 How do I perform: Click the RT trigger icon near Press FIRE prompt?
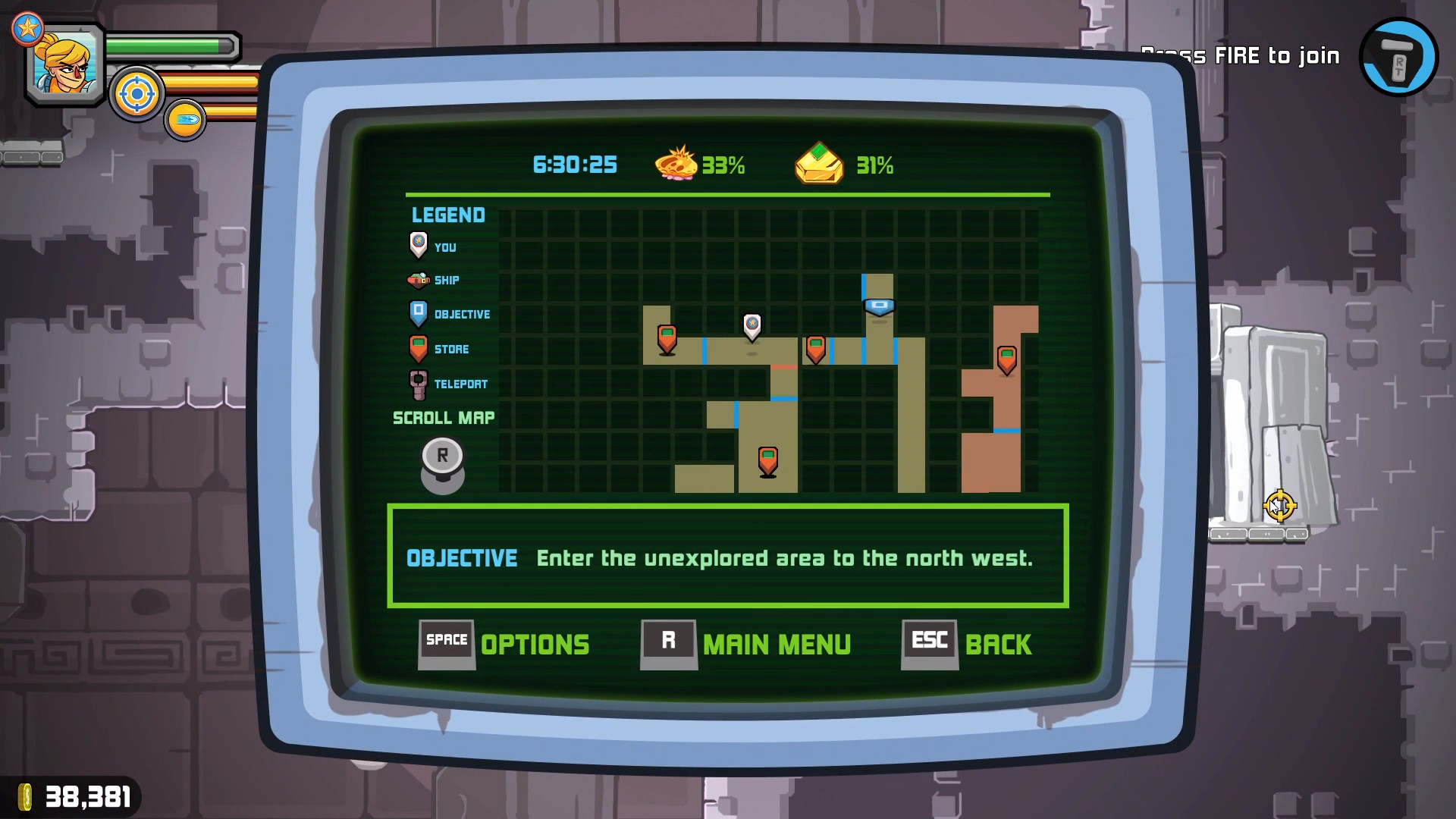pos(1398,57)
